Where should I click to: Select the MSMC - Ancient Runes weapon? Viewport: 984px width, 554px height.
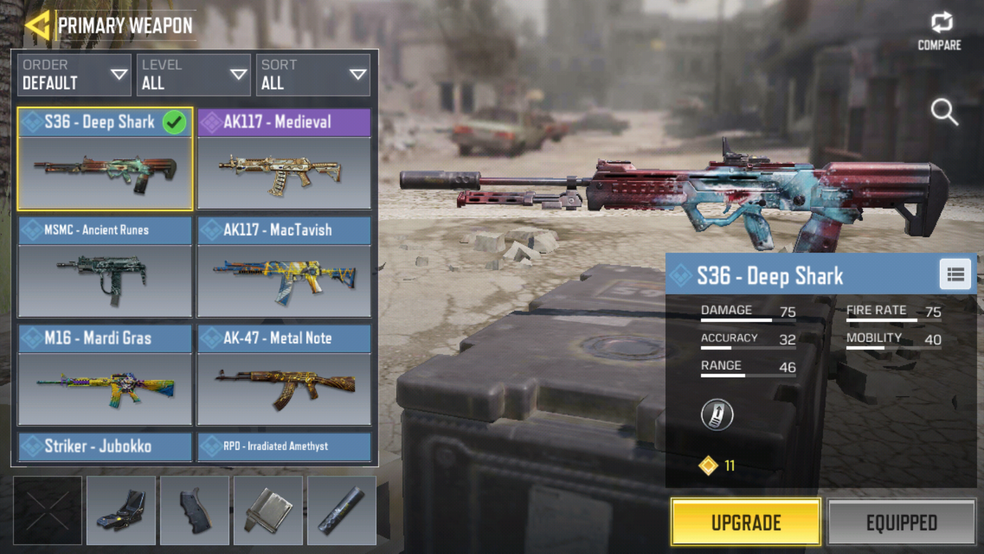click(x=105, y=267)
